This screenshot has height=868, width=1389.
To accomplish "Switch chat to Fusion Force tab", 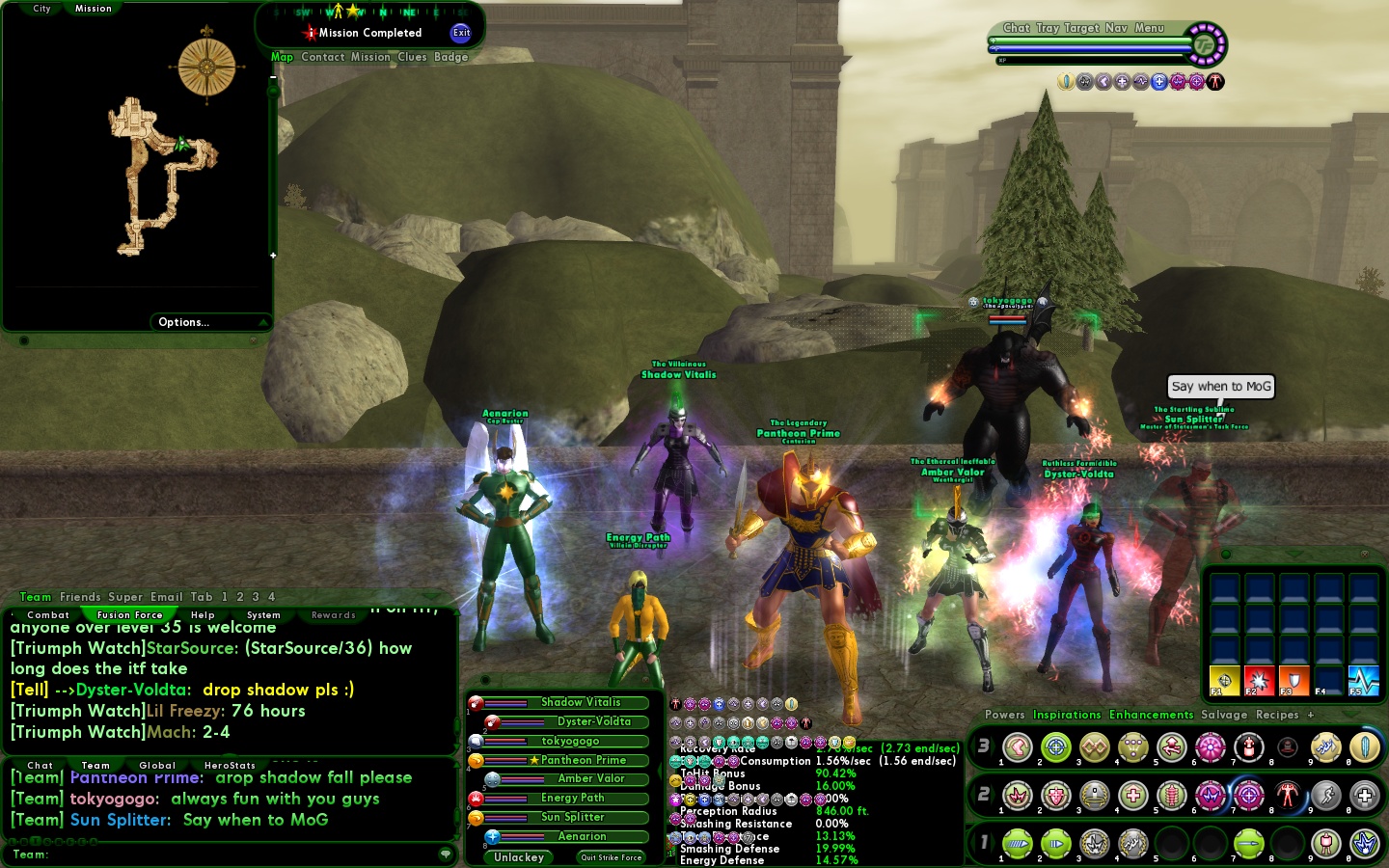I will pyautogui.click(x=129, y=615).
